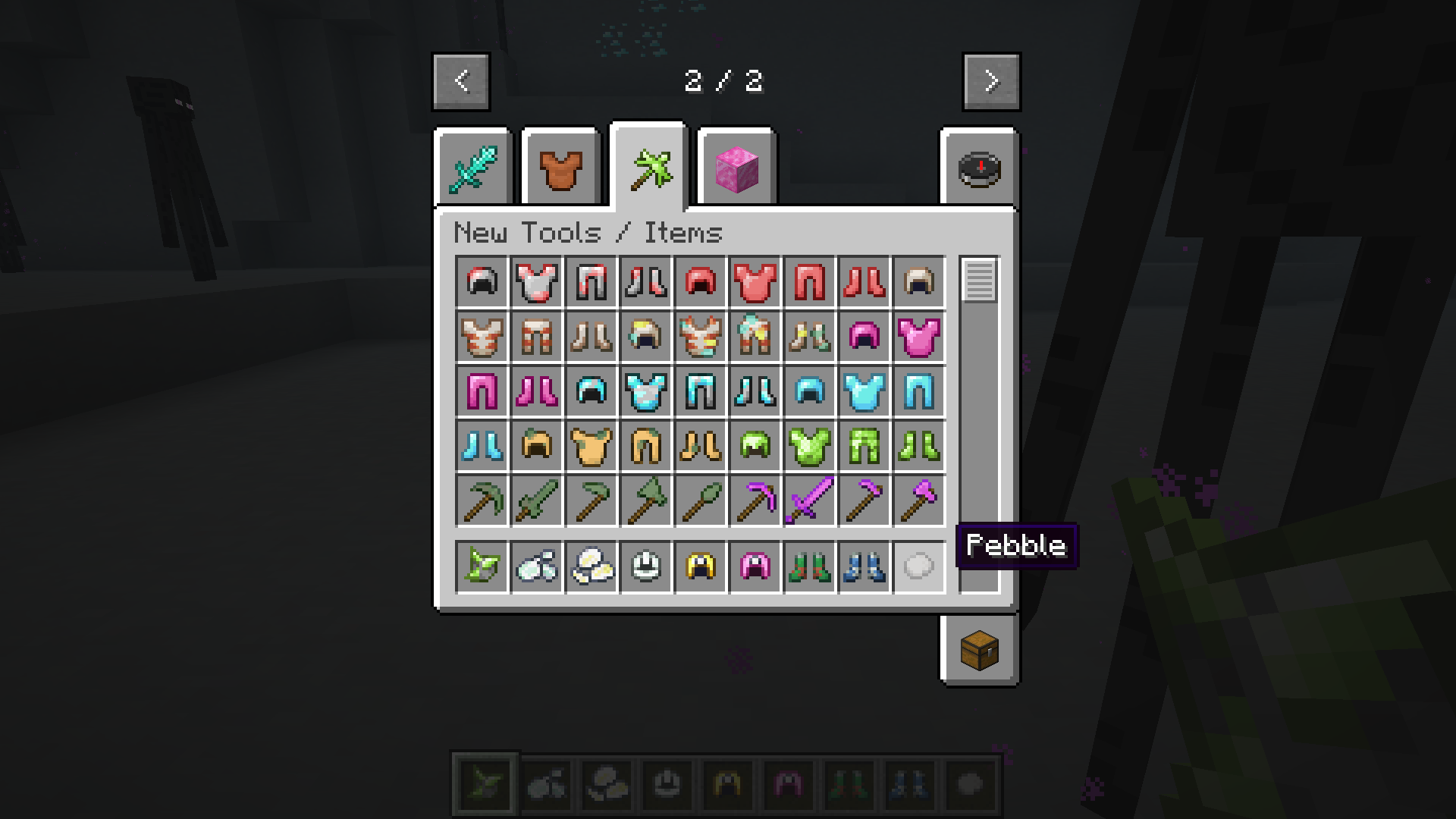Select the pink chestplate item

tap(920, 337)
